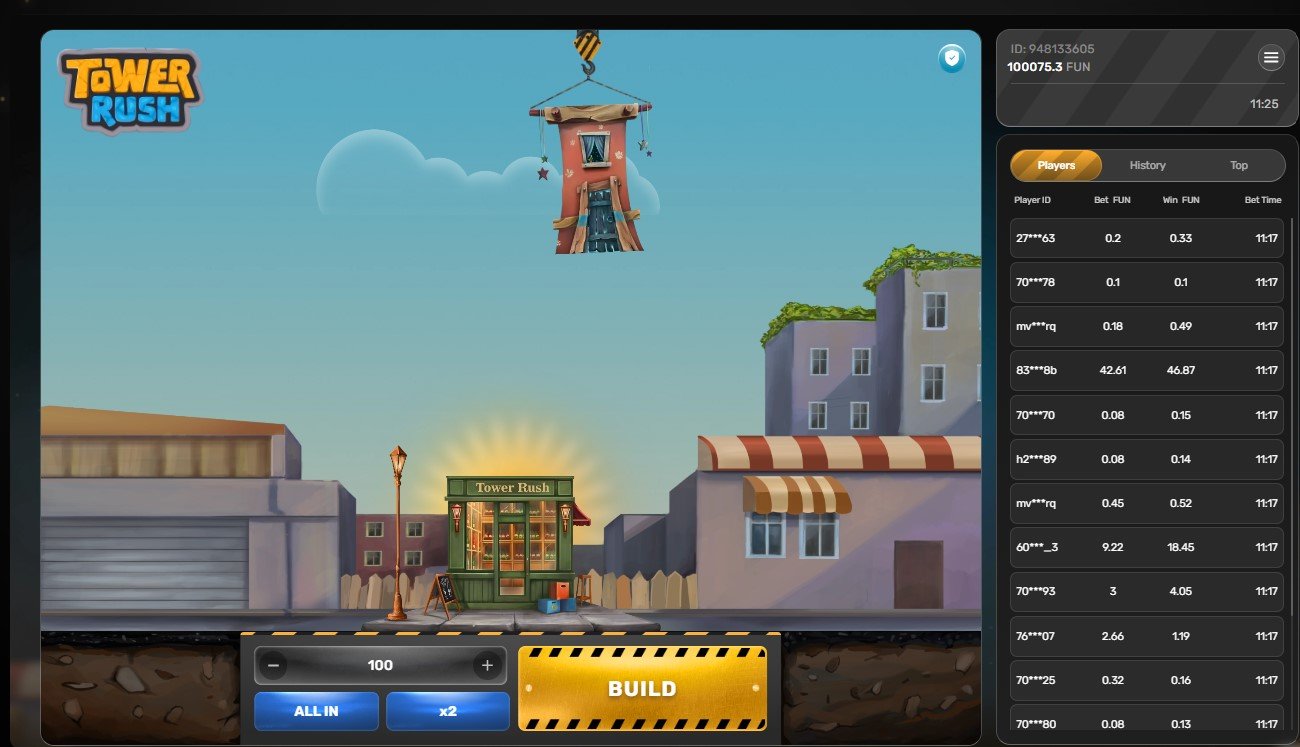Click the bet amount field showing 100
This screenshot has height=747, width=1300.
(x=380, y=665)
